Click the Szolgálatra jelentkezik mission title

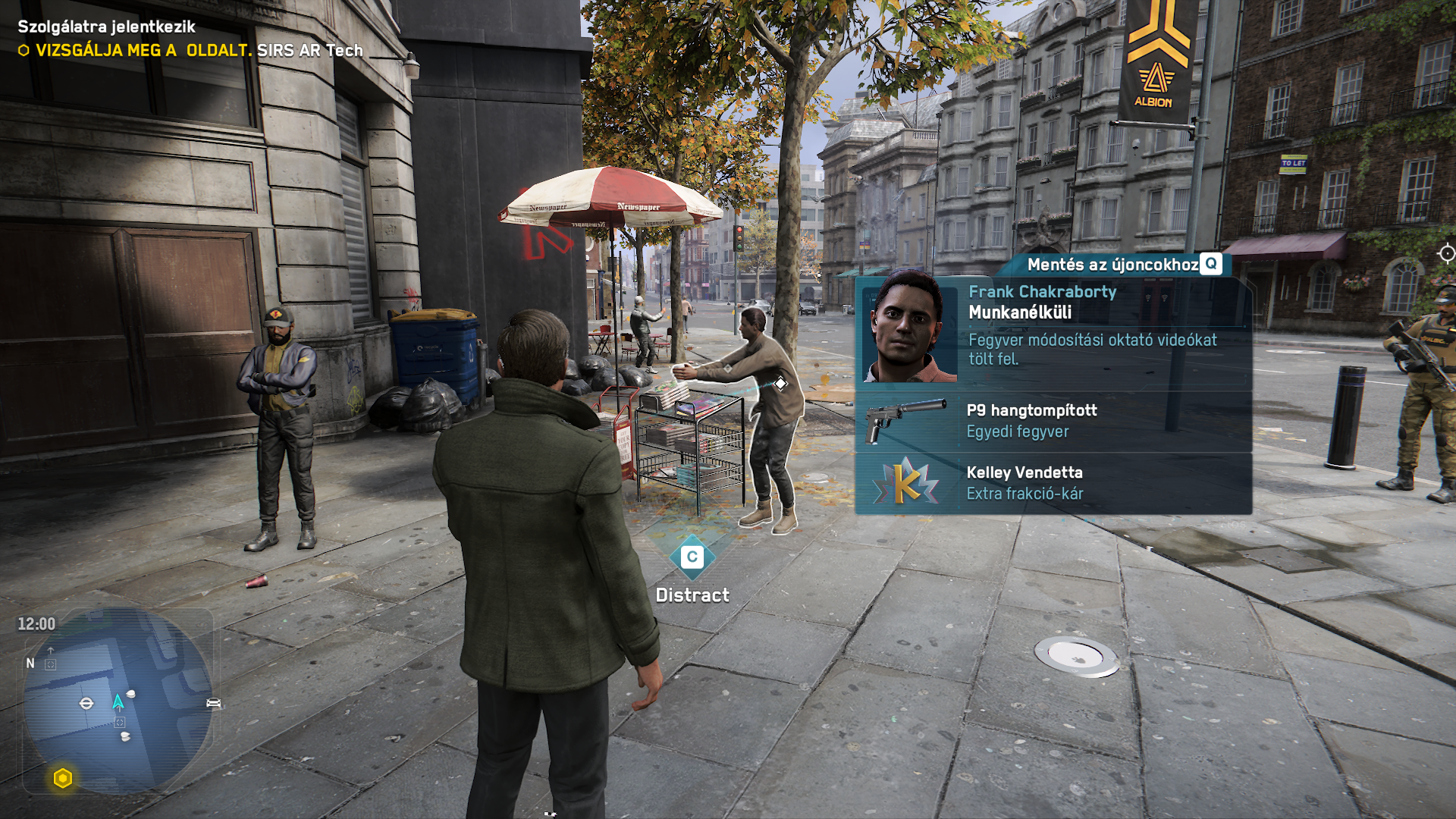pos(106,27)
